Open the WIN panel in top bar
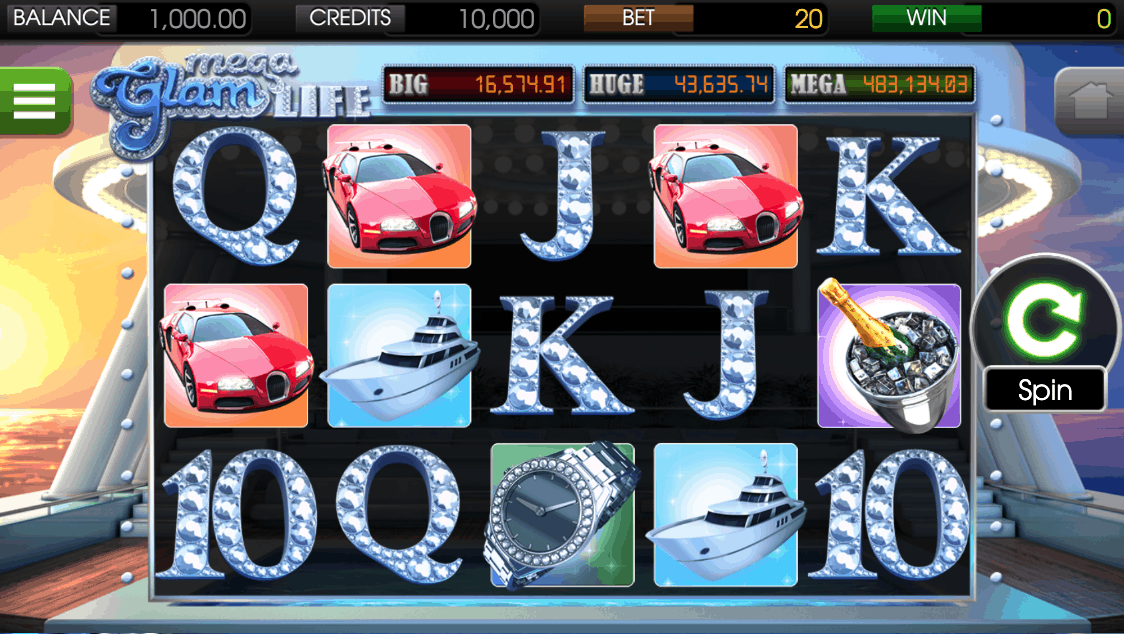The image size is (1124, 634). [926, 18]
